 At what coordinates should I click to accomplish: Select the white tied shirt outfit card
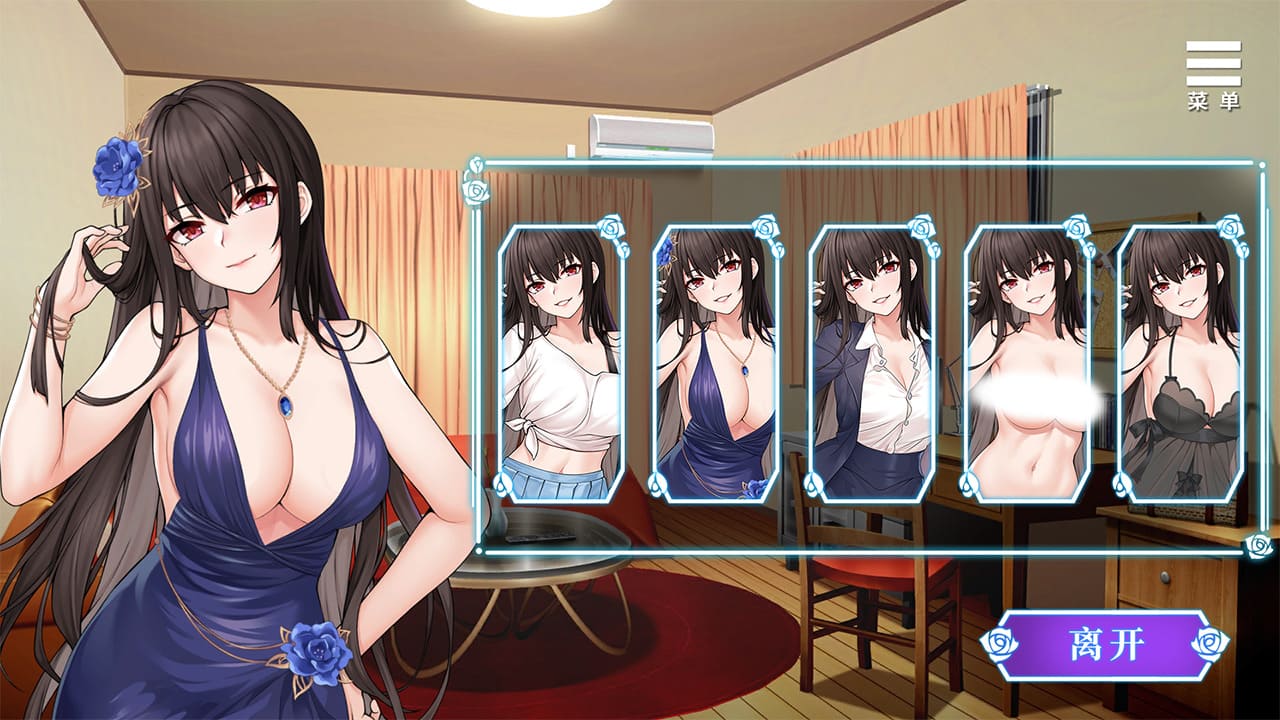click(x=561, y=363)
